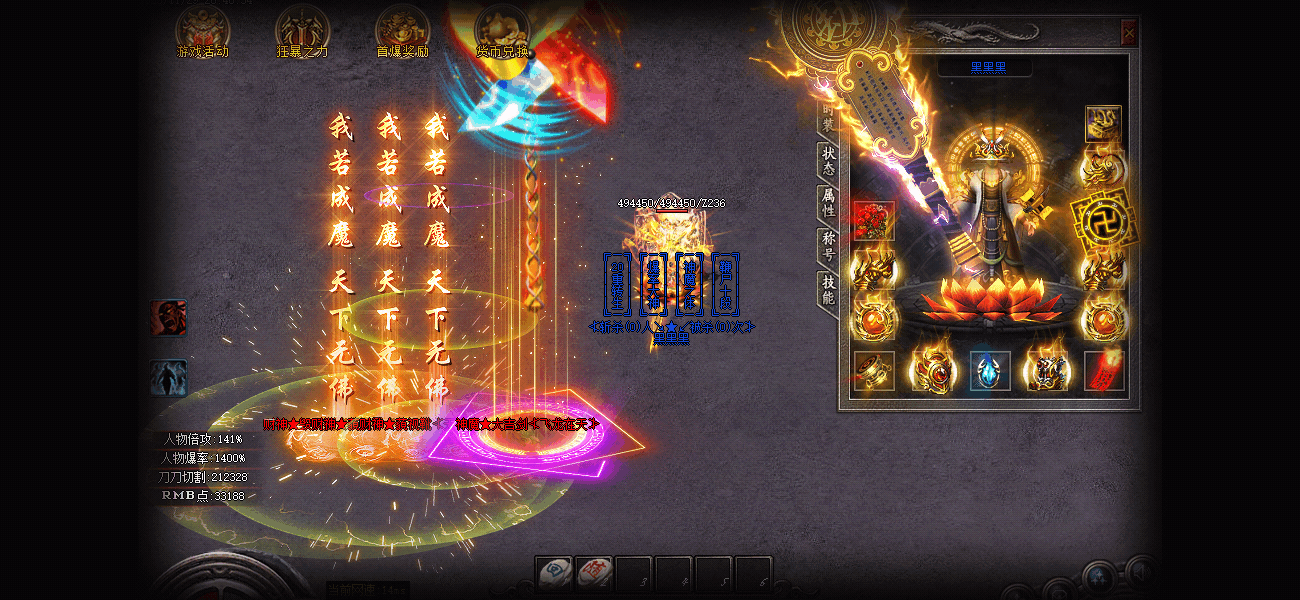
Task: Use the white stone with red 随 glyph
Action: pyautogui.click(x=594, y=573)
